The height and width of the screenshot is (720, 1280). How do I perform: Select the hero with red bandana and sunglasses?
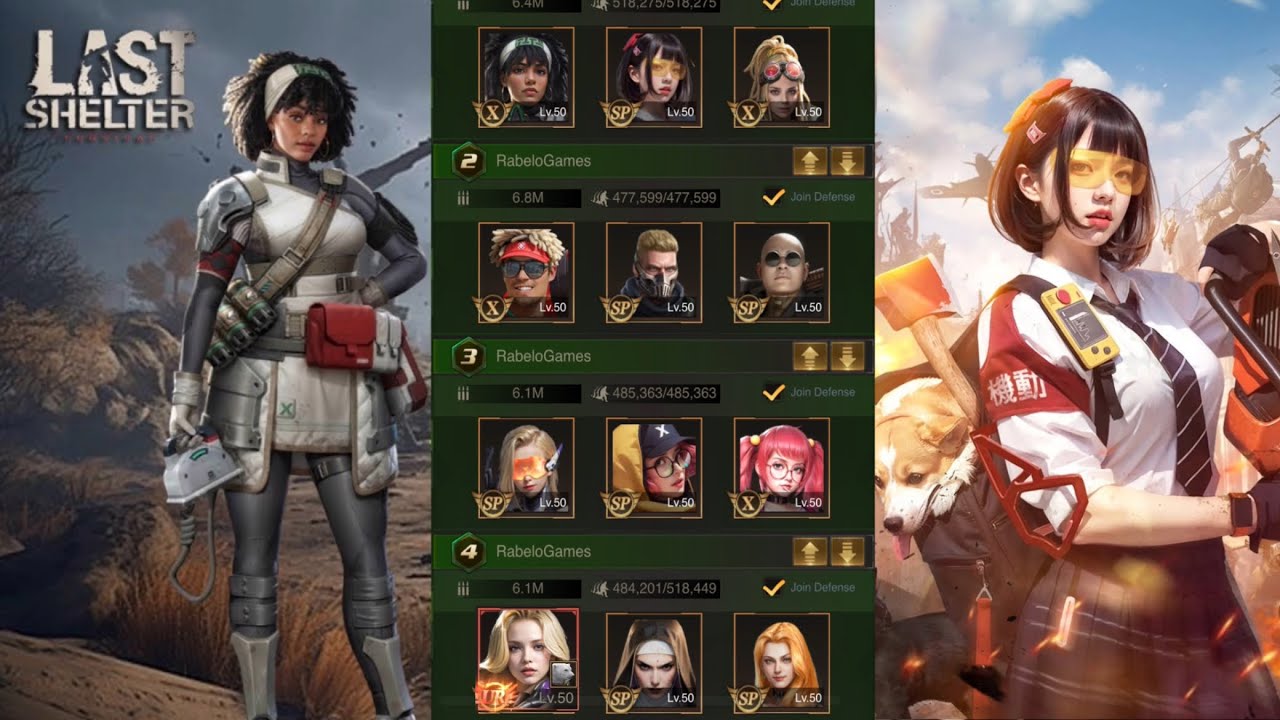pyautogui.click(x=526, y=271)
